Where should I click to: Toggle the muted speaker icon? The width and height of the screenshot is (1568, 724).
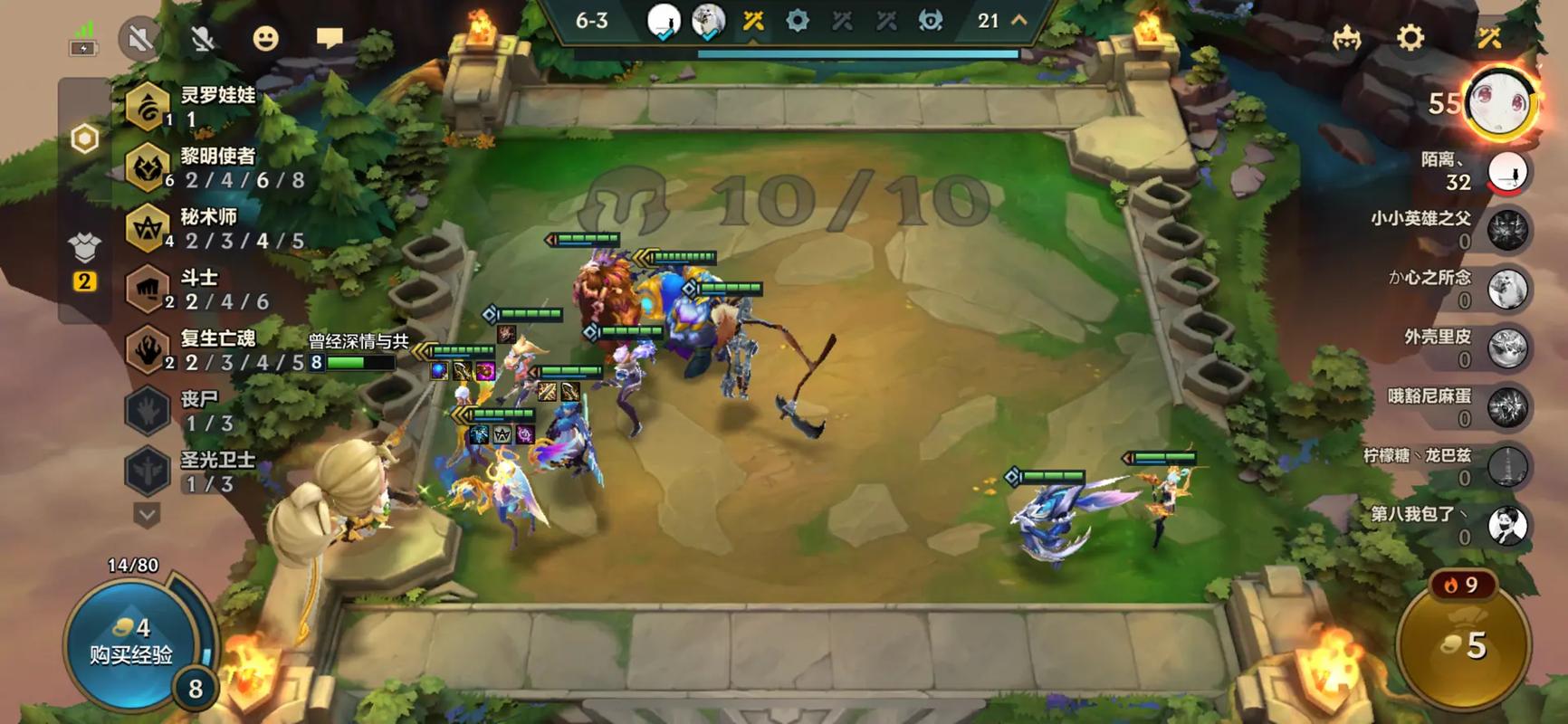click(x=139, y=39)
